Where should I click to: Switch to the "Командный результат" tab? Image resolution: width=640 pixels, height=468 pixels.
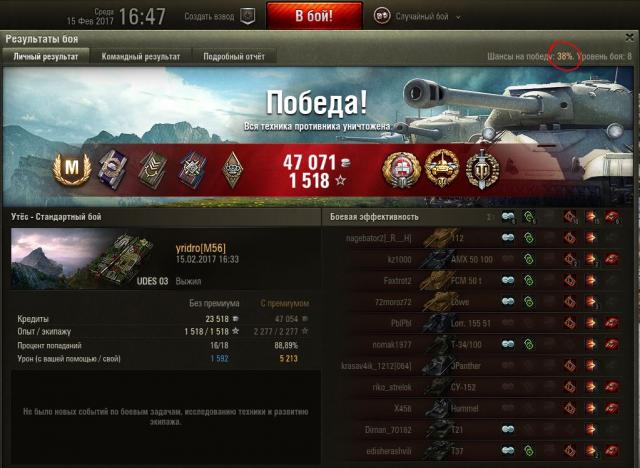(140, 57)
